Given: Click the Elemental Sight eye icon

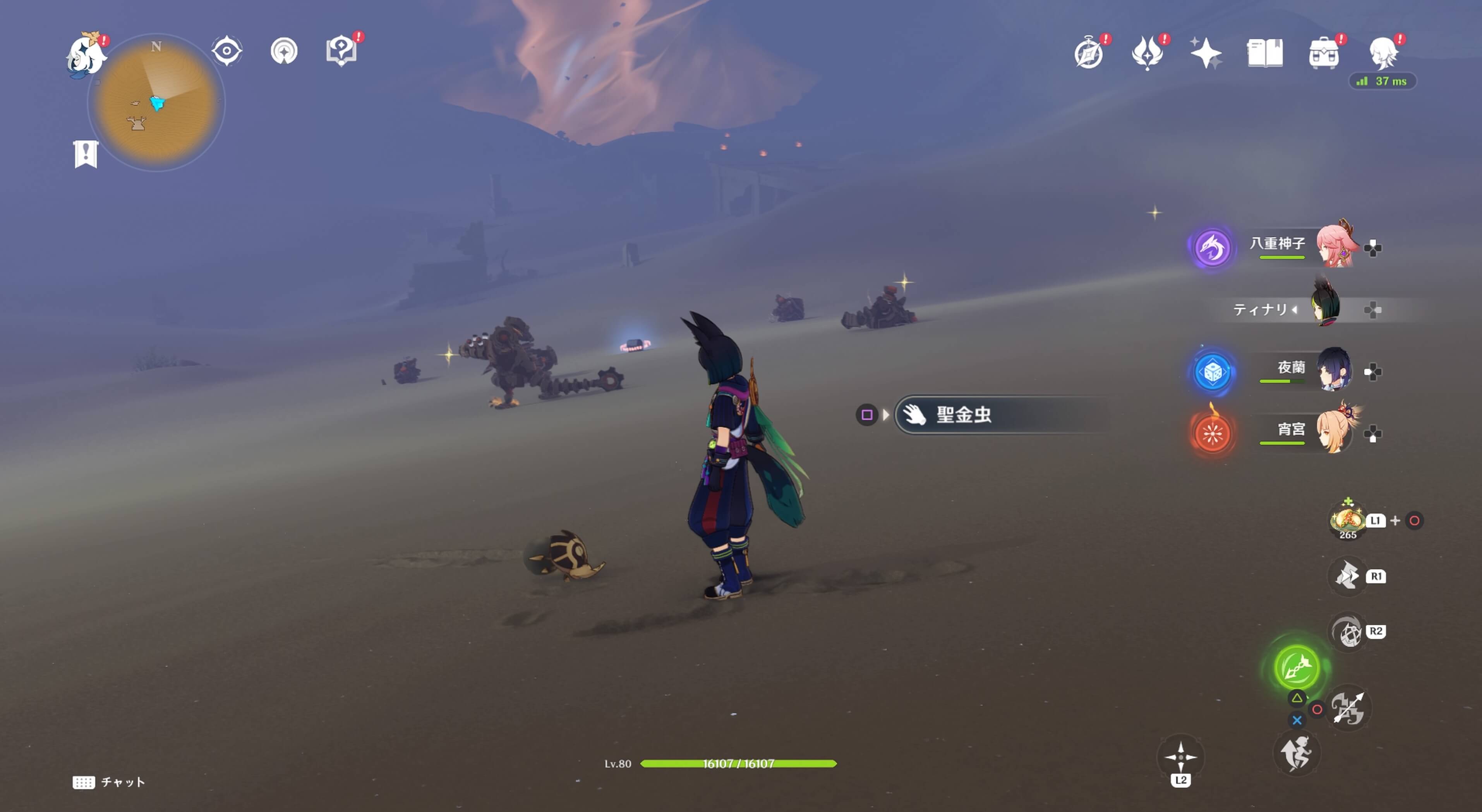Looking at the screenshot, I should [226, 51].
